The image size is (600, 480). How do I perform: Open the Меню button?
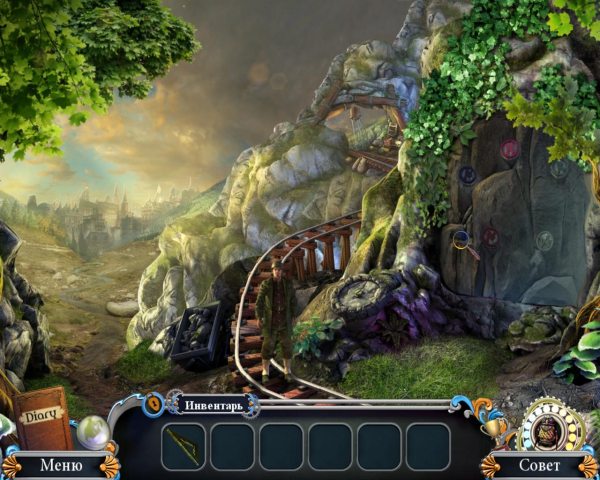pyautogui.click(x=60, y=465)
